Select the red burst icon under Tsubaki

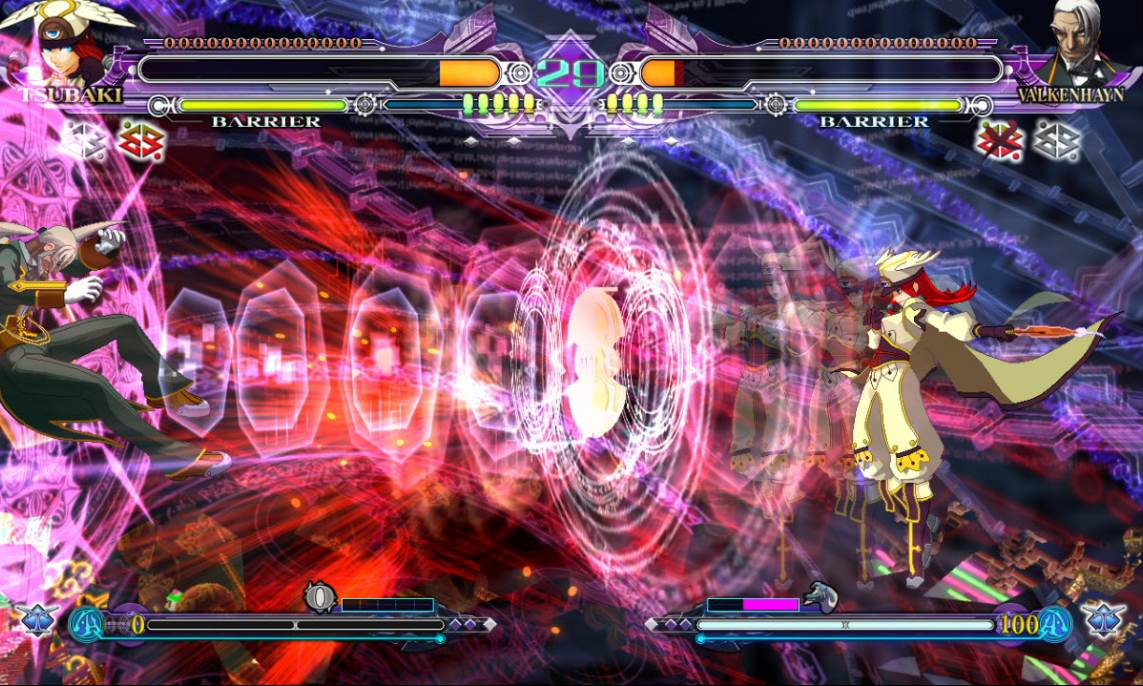pyautogui.click(x=141, y=140)
